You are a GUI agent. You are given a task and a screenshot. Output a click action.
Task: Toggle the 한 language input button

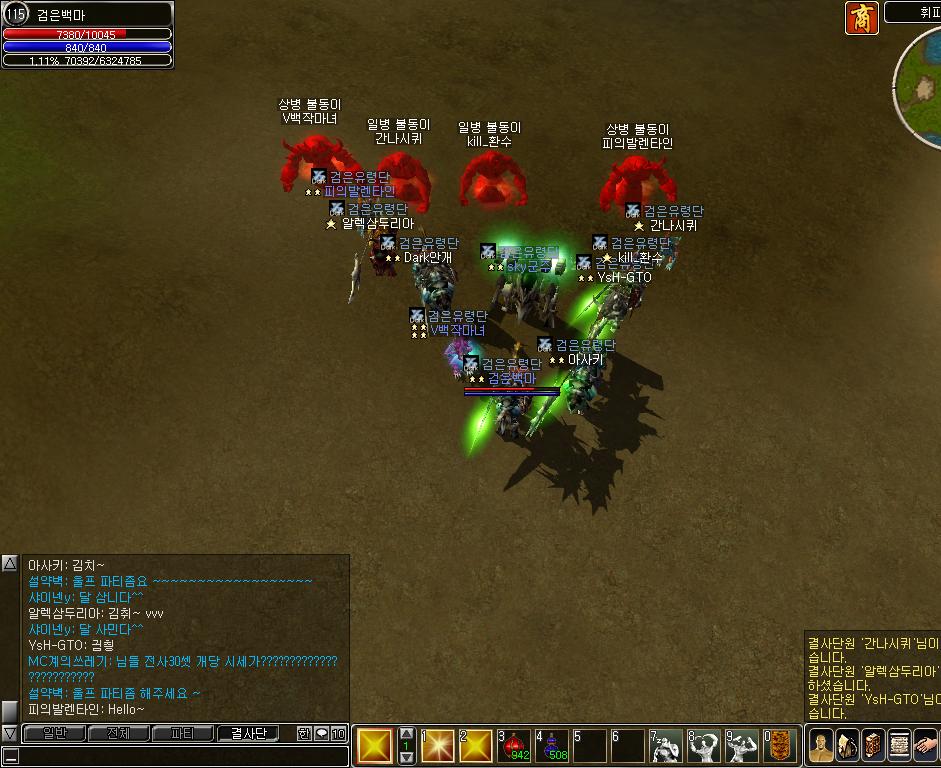coord(304,734)
